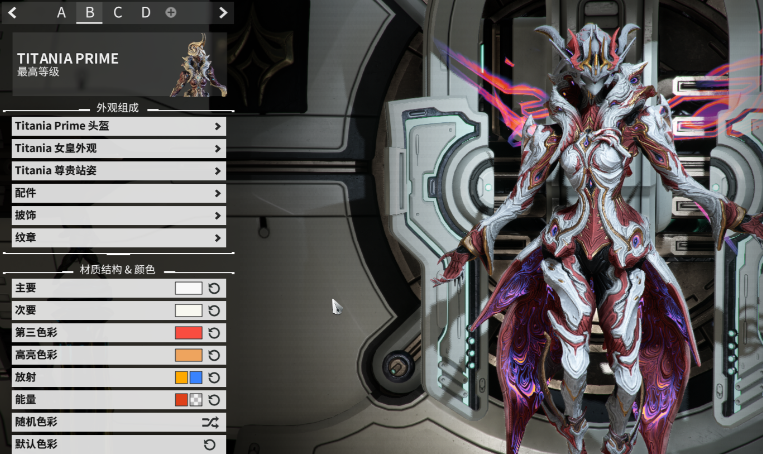Viewport: 763px width, 454px height.
Task: Change the 次要 secondary color swatch
Action: [x=188, y=310]
